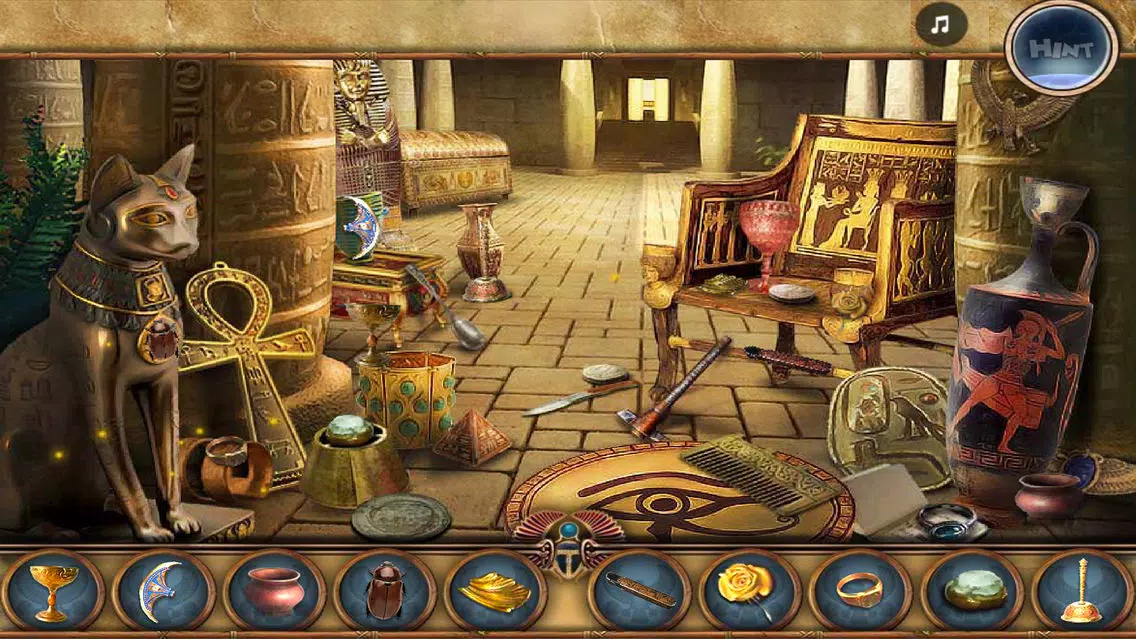Pick the copper pot slot
Viewport: 1136px width, 639px height.
[x=274, y=591]
